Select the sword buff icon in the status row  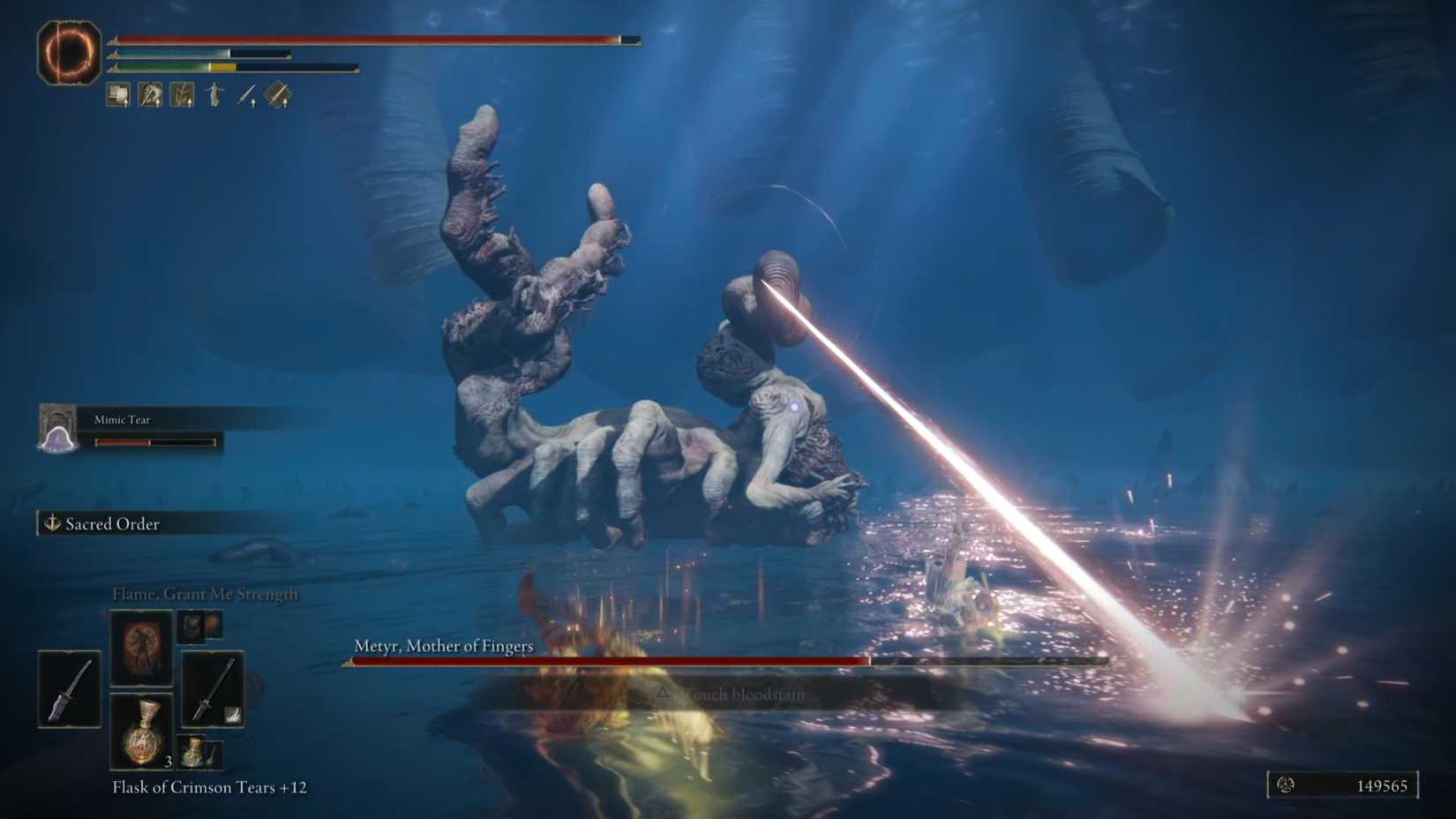[x=245, y=94]
